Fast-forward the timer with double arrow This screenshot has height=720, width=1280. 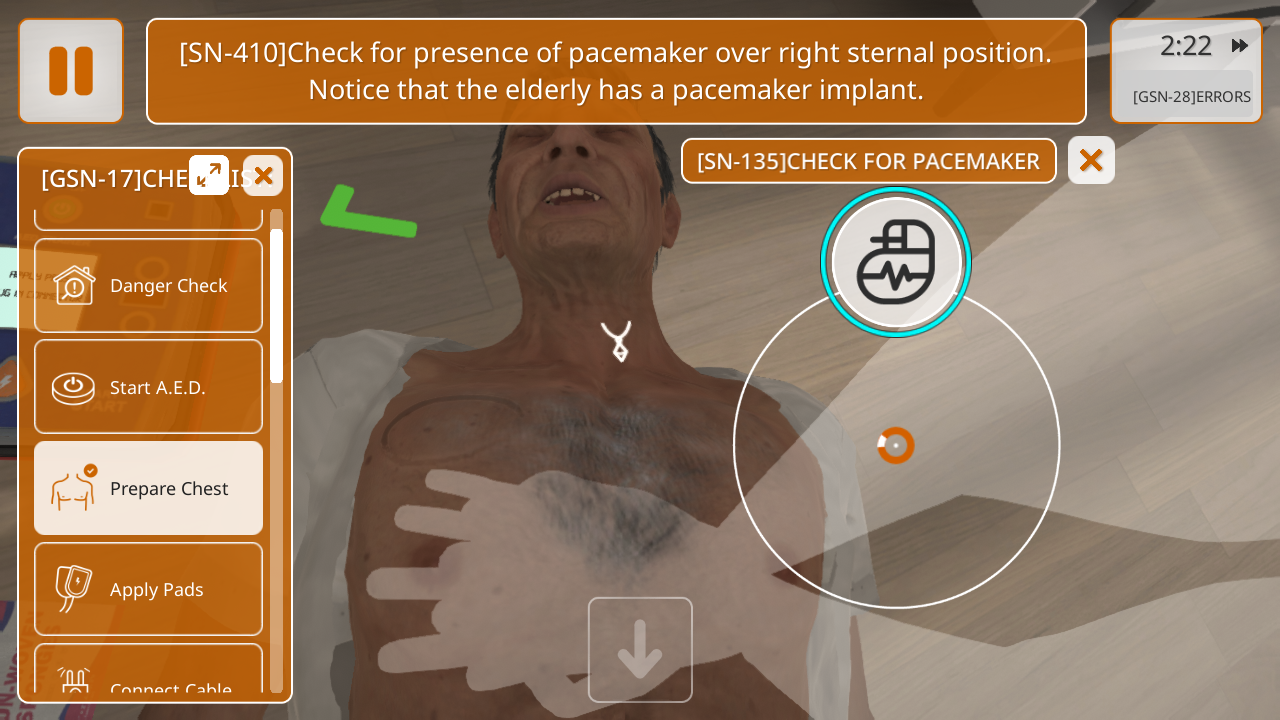tap(1240, 46)
